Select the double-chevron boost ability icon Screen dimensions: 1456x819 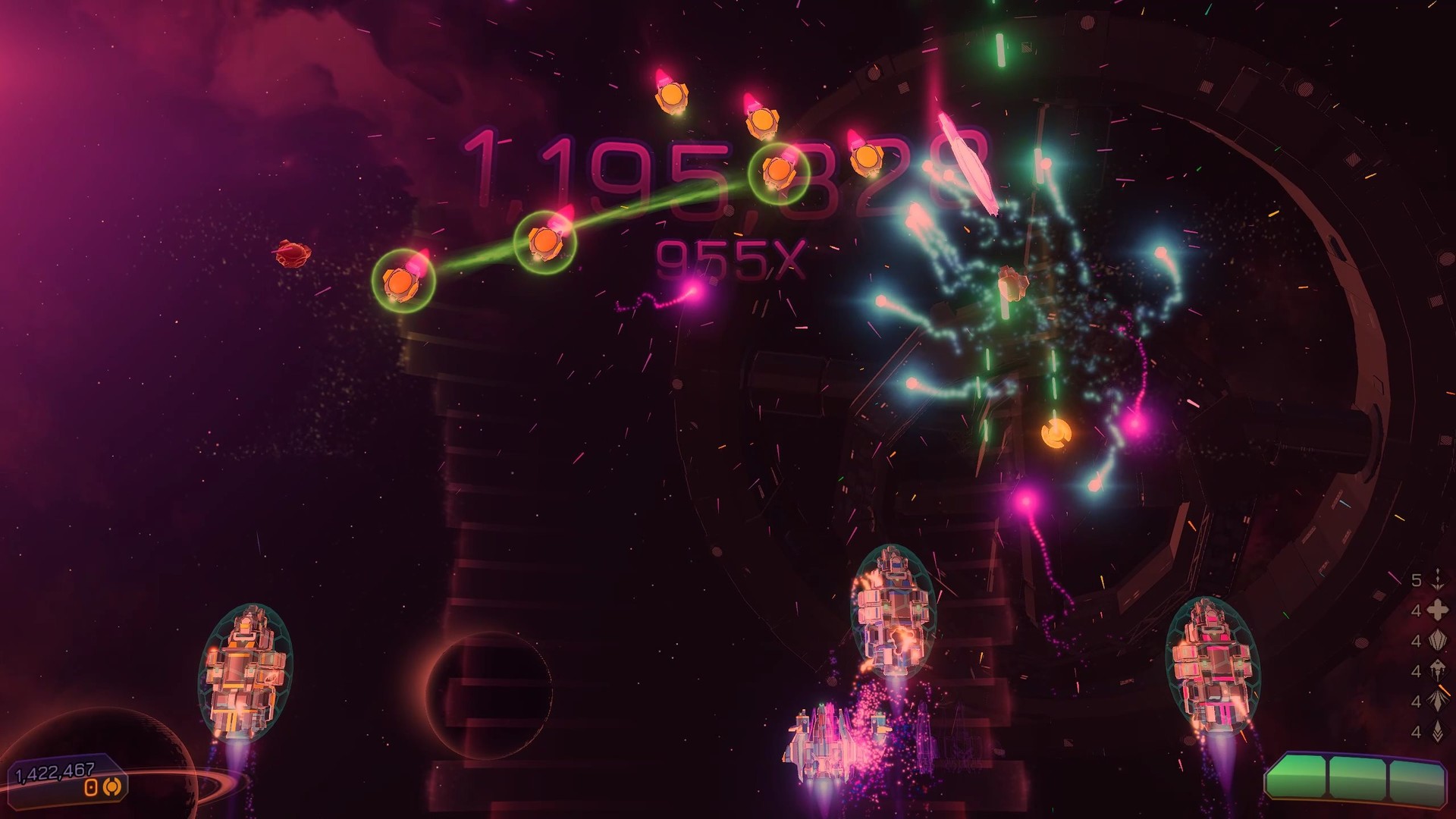coord(1438,730)
